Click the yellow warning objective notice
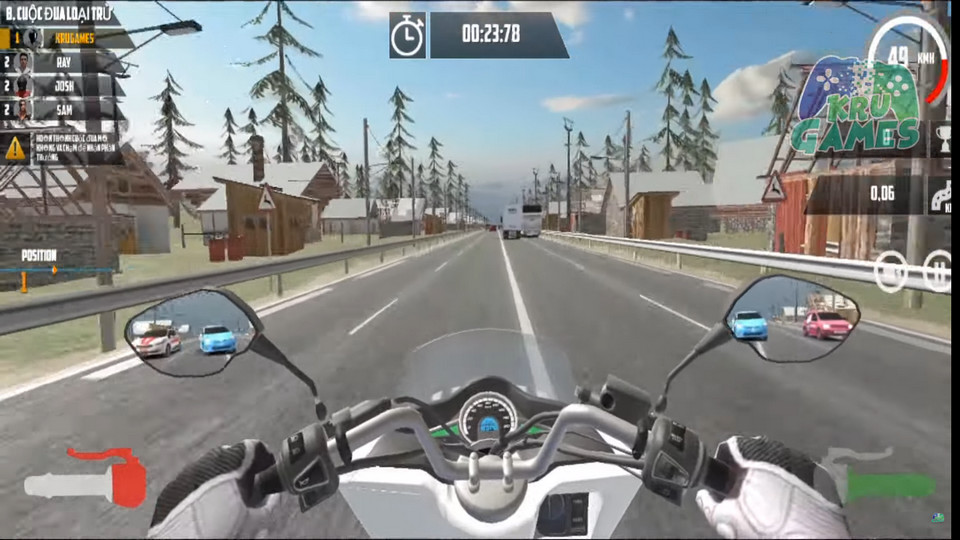Viewport: 960px width, 540px height. click(x=62, y=147)
